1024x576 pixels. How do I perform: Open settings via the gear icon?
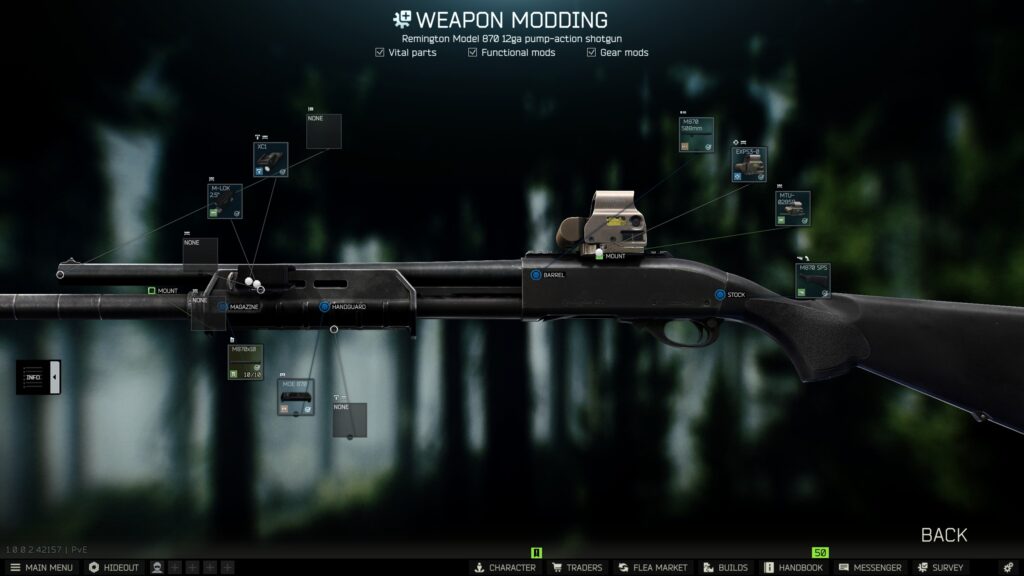[1007, 567]
